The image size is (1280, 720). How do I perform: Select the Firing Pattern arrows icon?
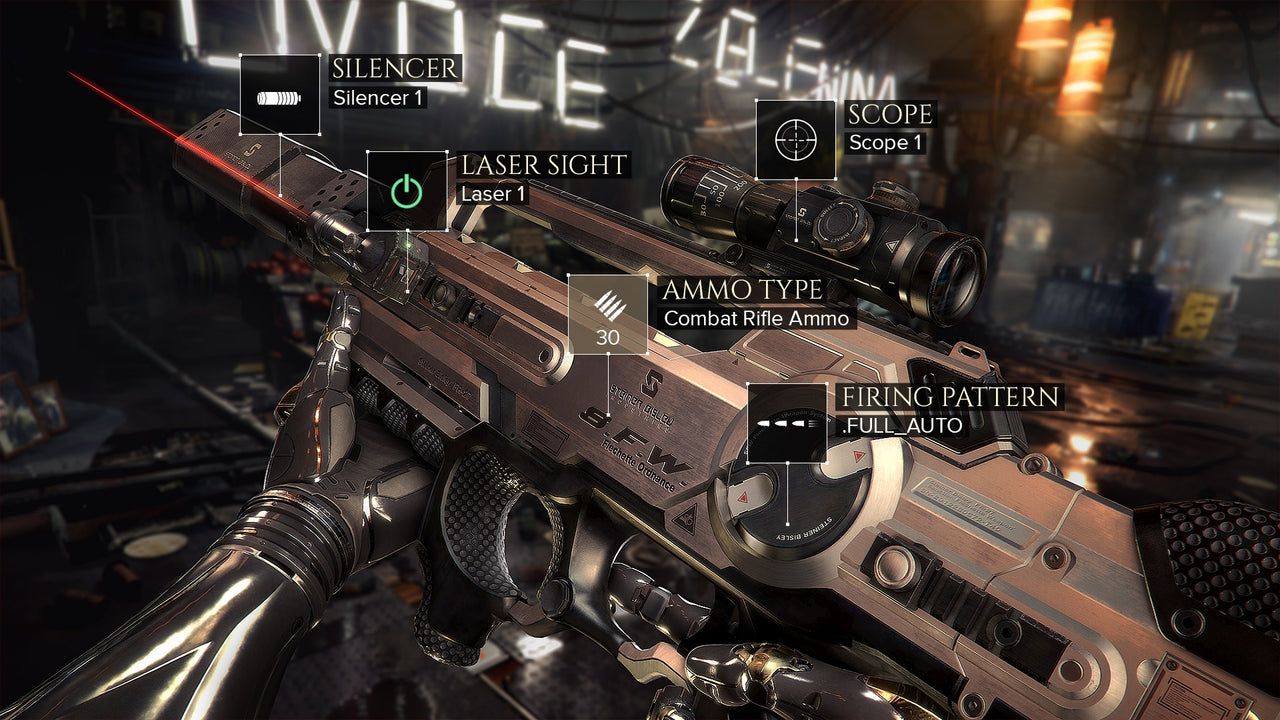[788, 423]
